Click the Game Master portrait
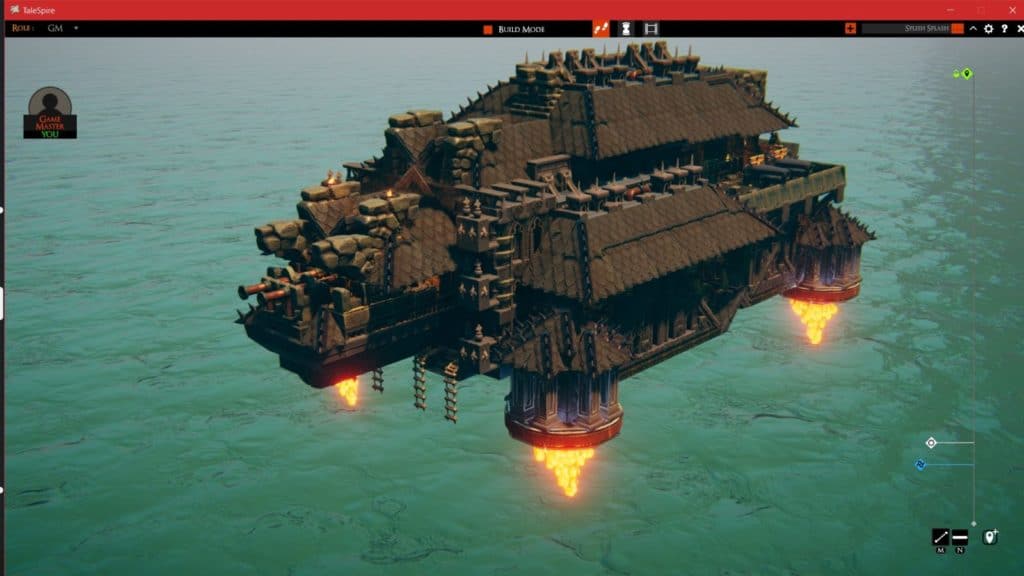This screenshot has height=576, width=1024. 50,112
